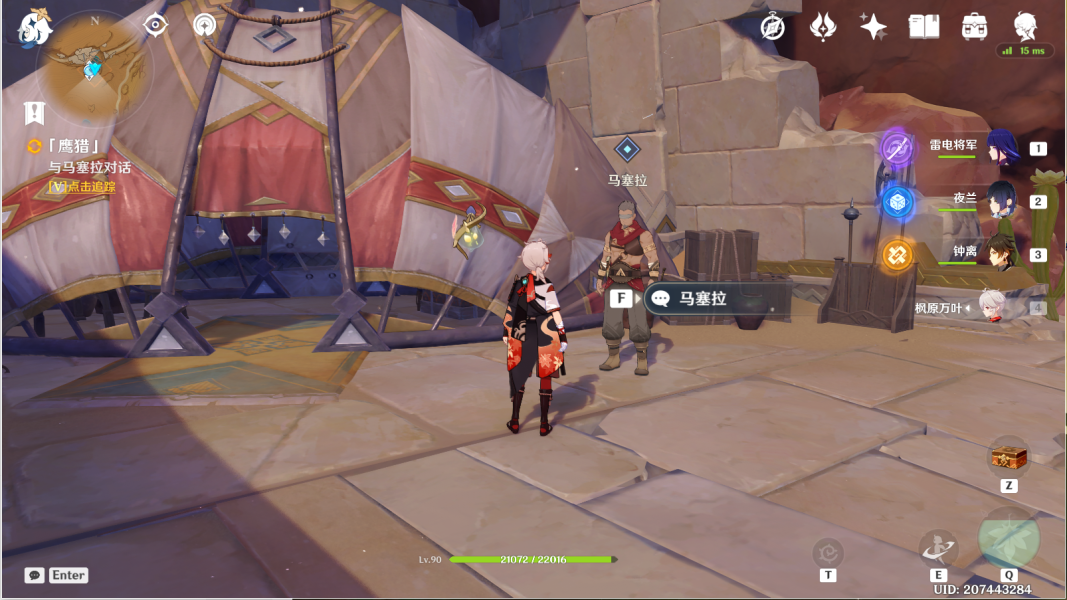
Task: Use the elemental burst skill icon
Action: [1008, 537]
